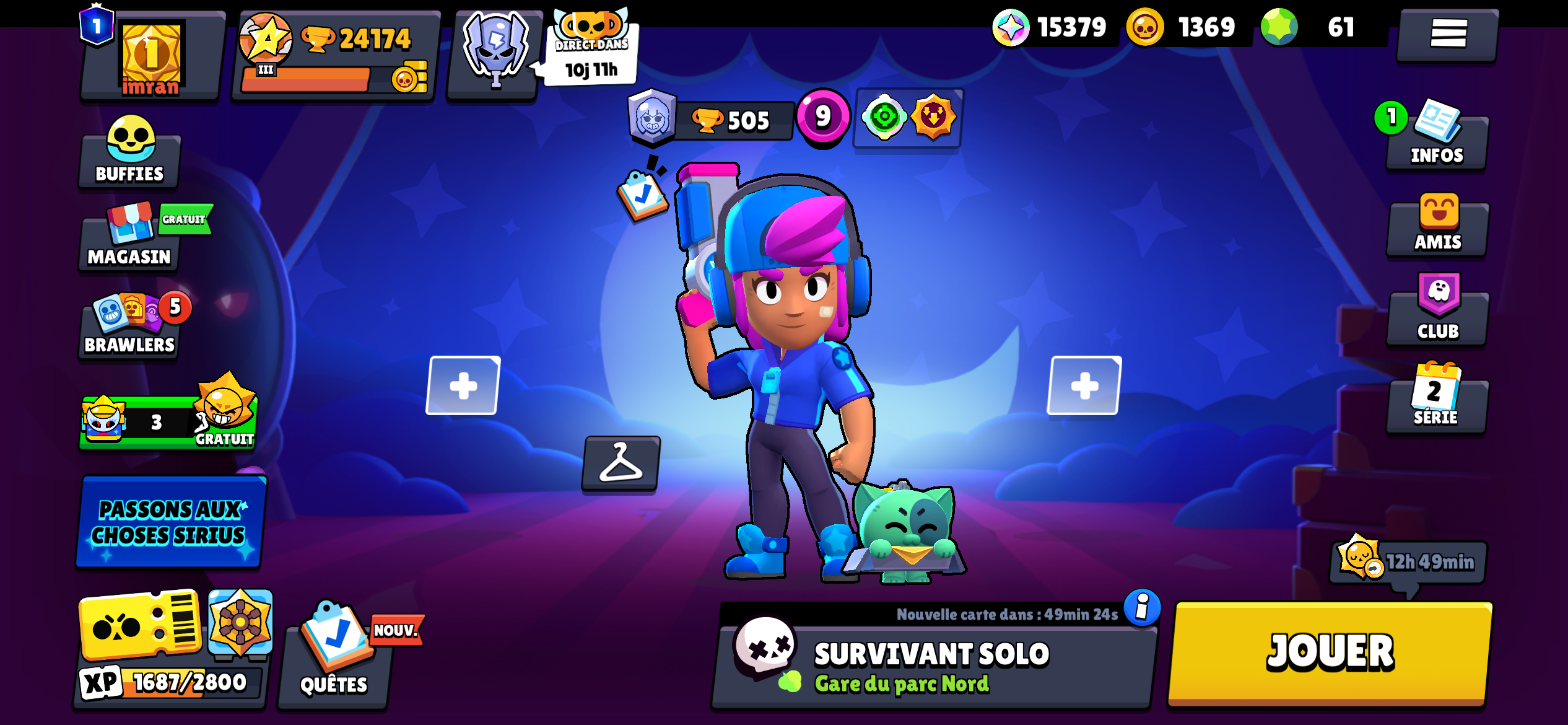
Task: Open the Passons aux choses Sirius banner
Action: point(169,522)
